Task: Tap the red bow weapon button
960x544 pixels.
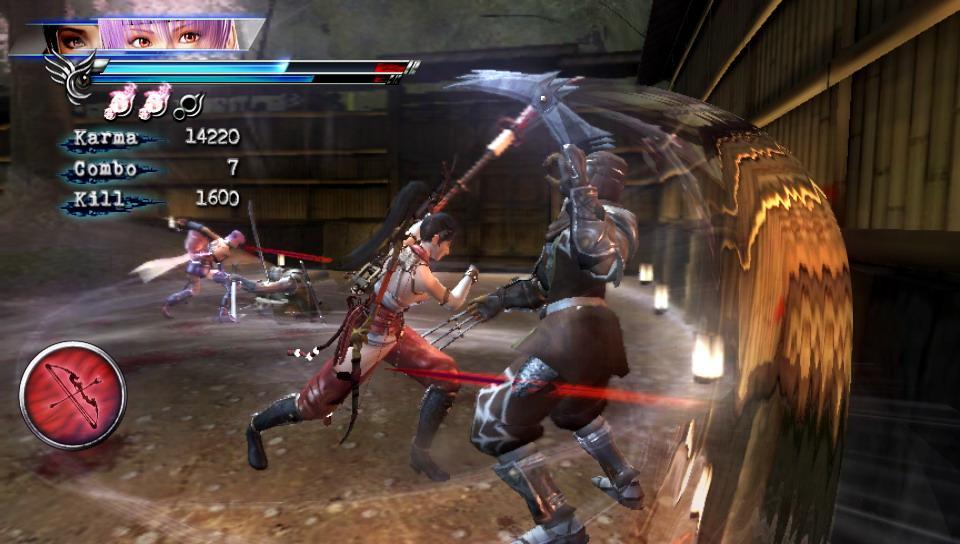Action: pos(73,394)
